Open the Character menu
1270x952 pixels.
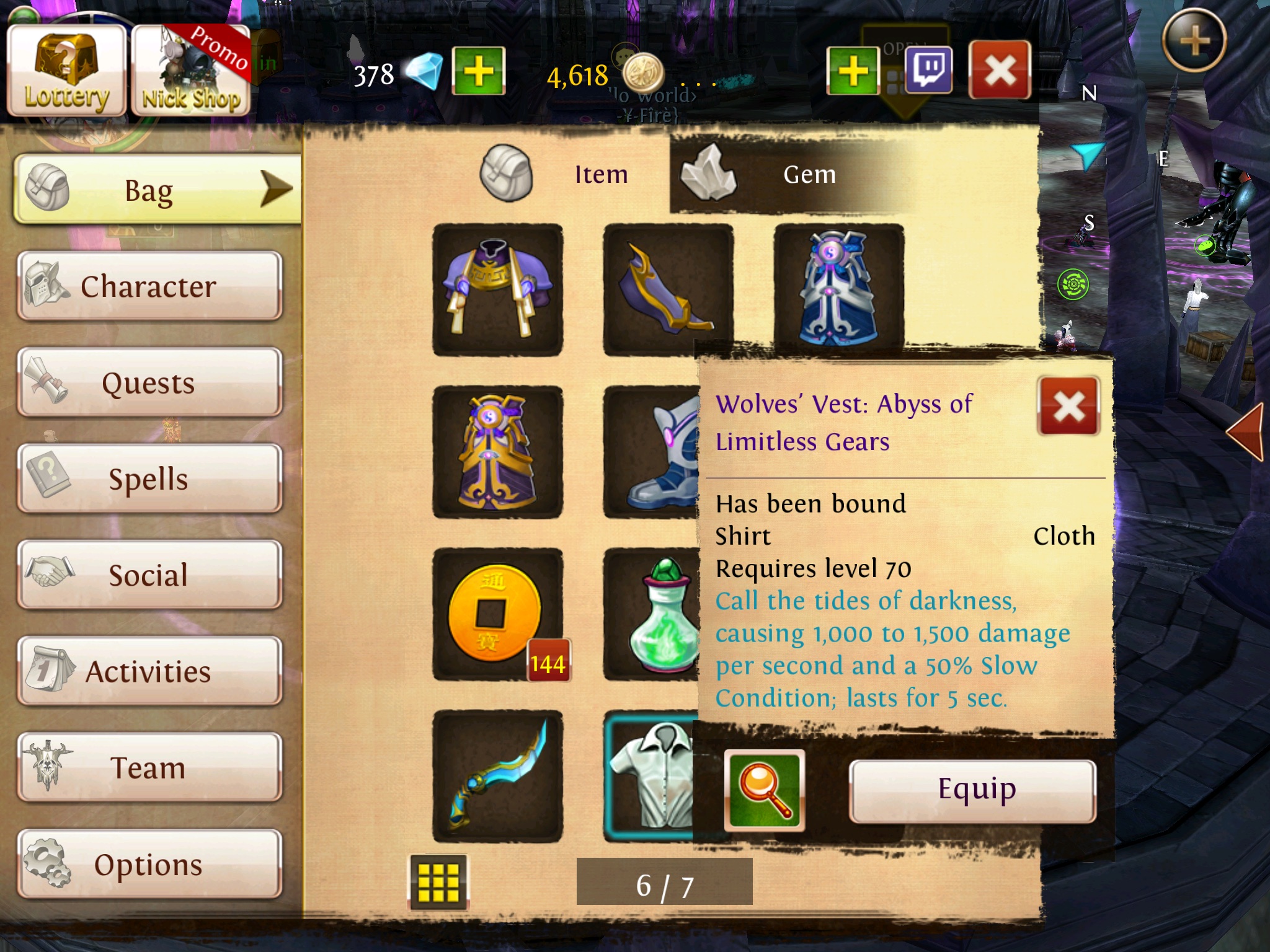click(149, 286)
